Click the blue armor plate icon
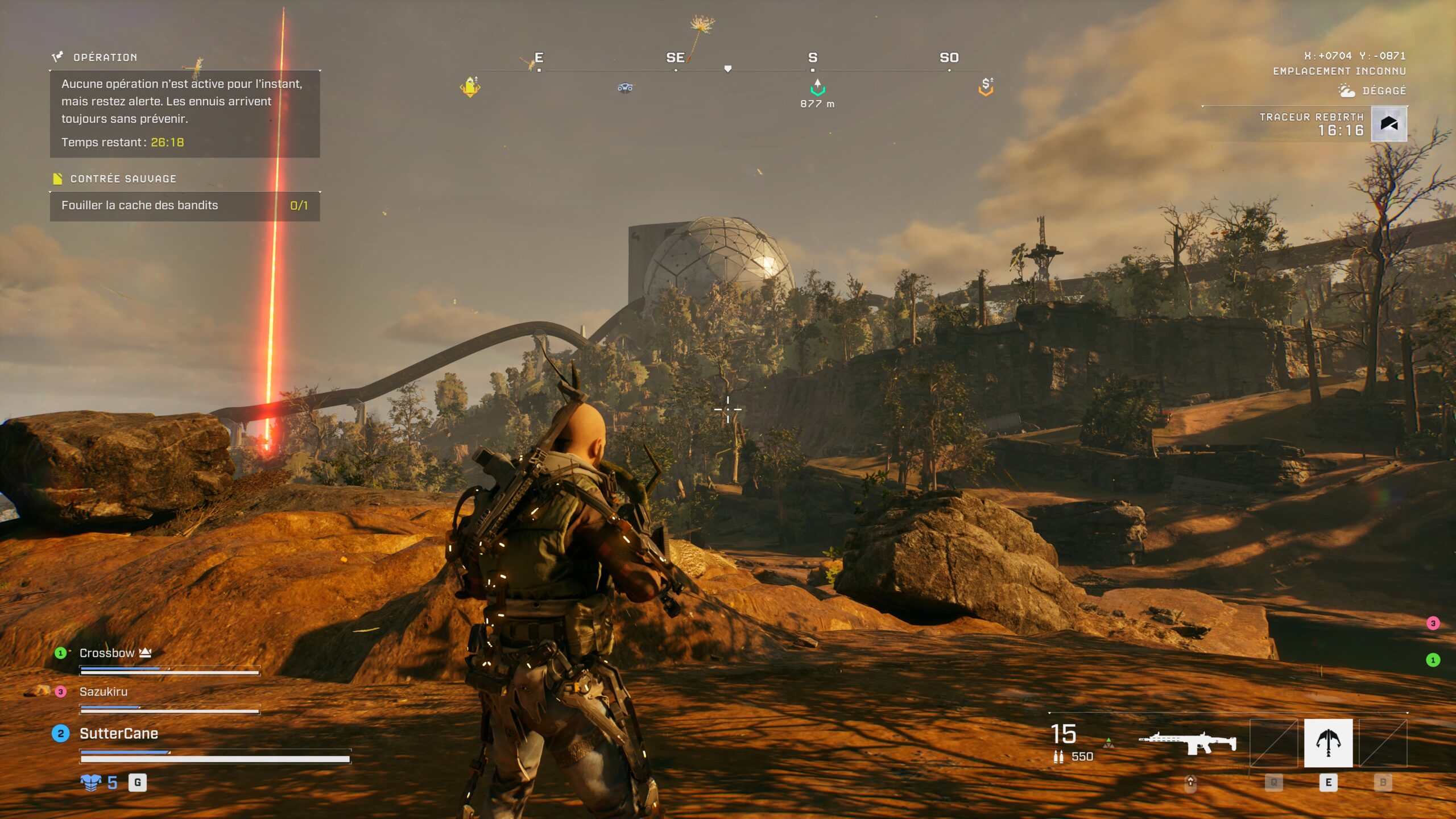 pos(90,783)
